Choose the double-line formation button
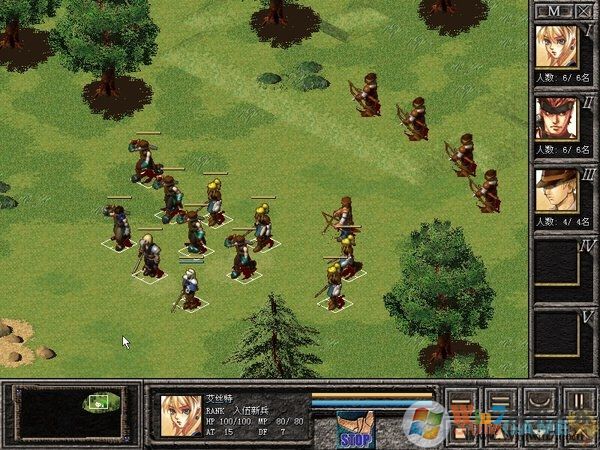Screen dimensions: 600x450 499,400
